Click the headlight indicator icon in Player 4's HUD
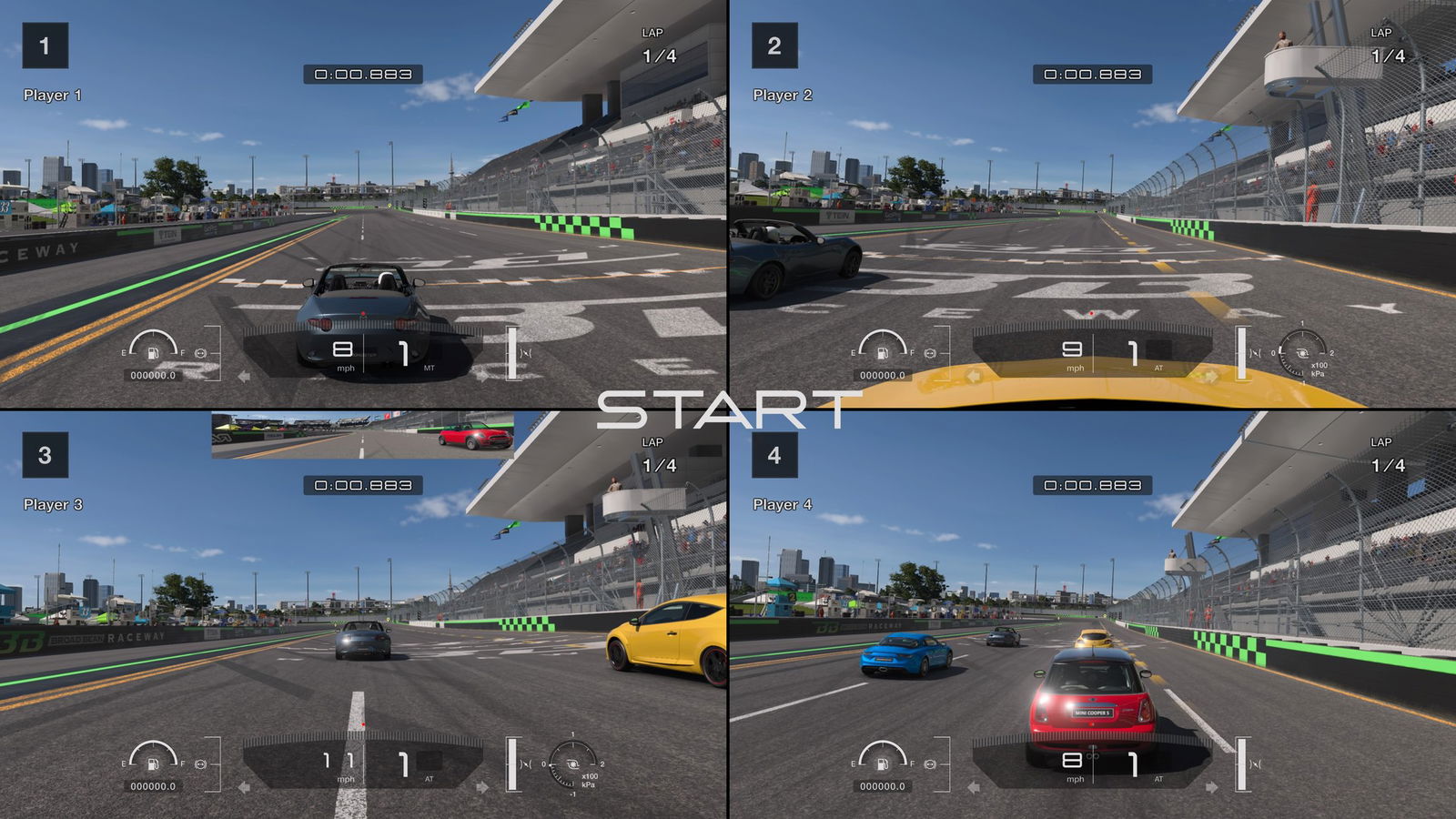The width and height of the screenshot is (1456, 819). (930, 763)
